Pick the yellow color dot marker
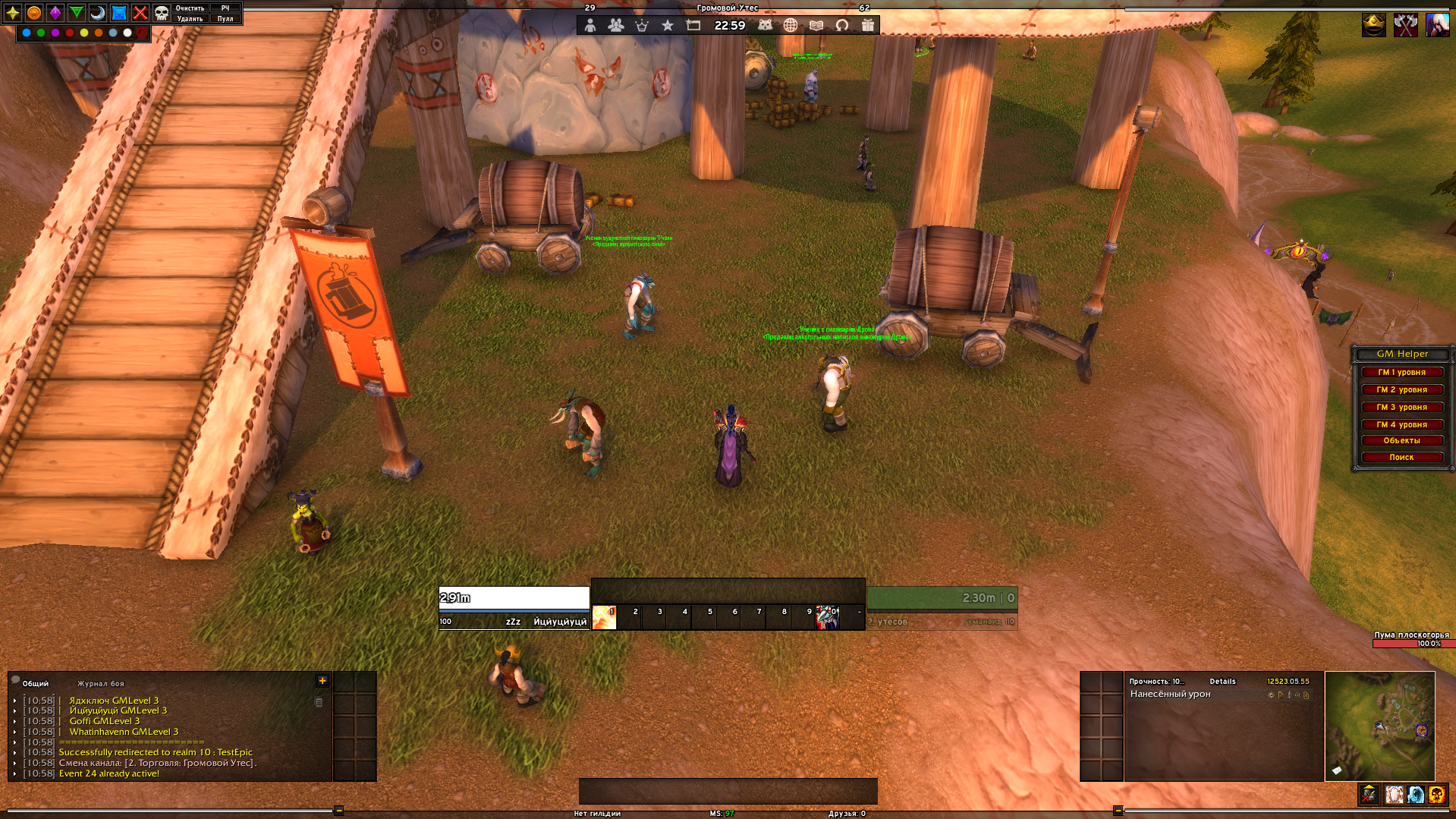The height and width of the screenshot is (819, 1456). pyautogui.click(x=84, y=33)
